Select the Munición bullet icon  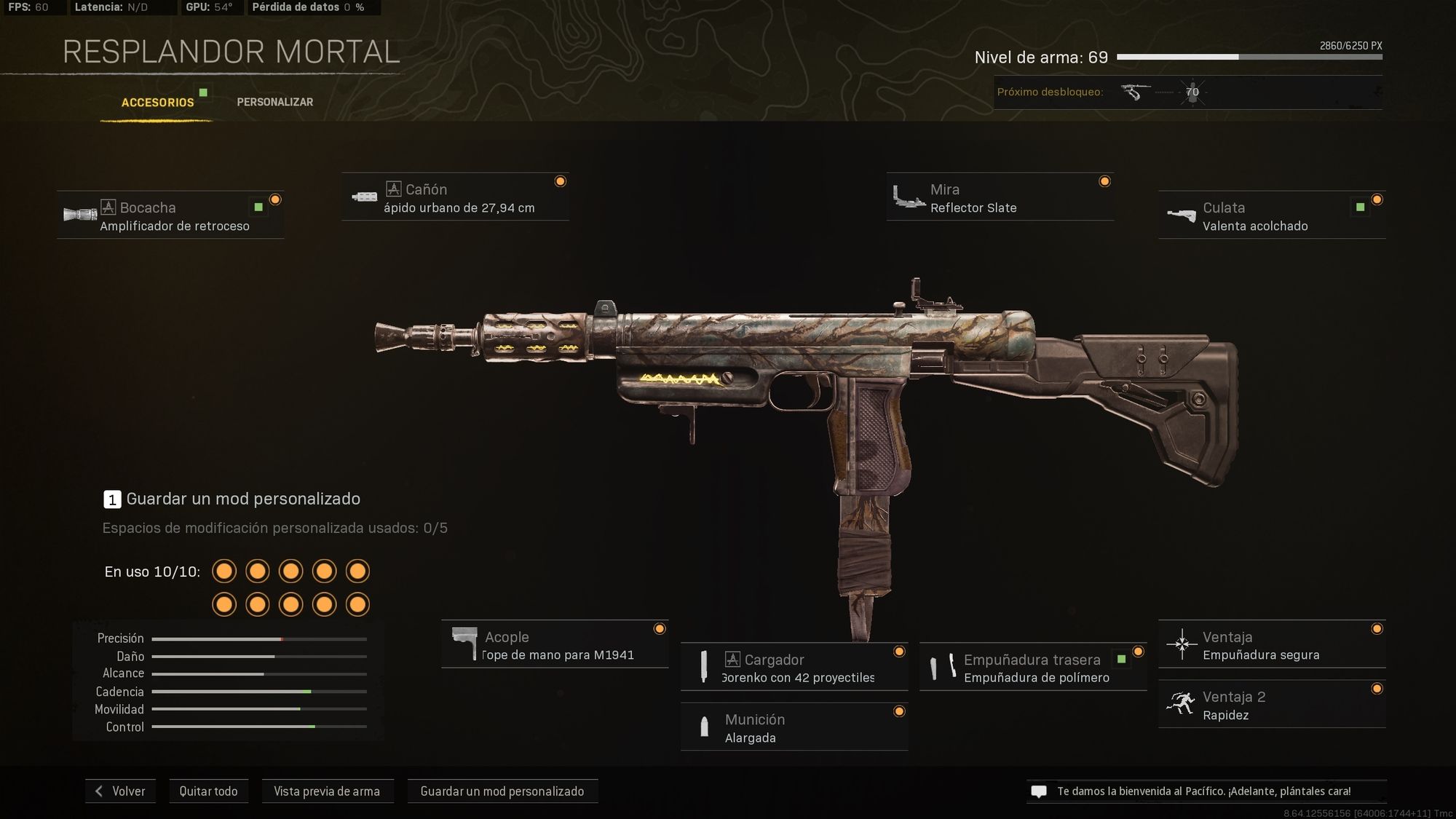tap(705, 727)
